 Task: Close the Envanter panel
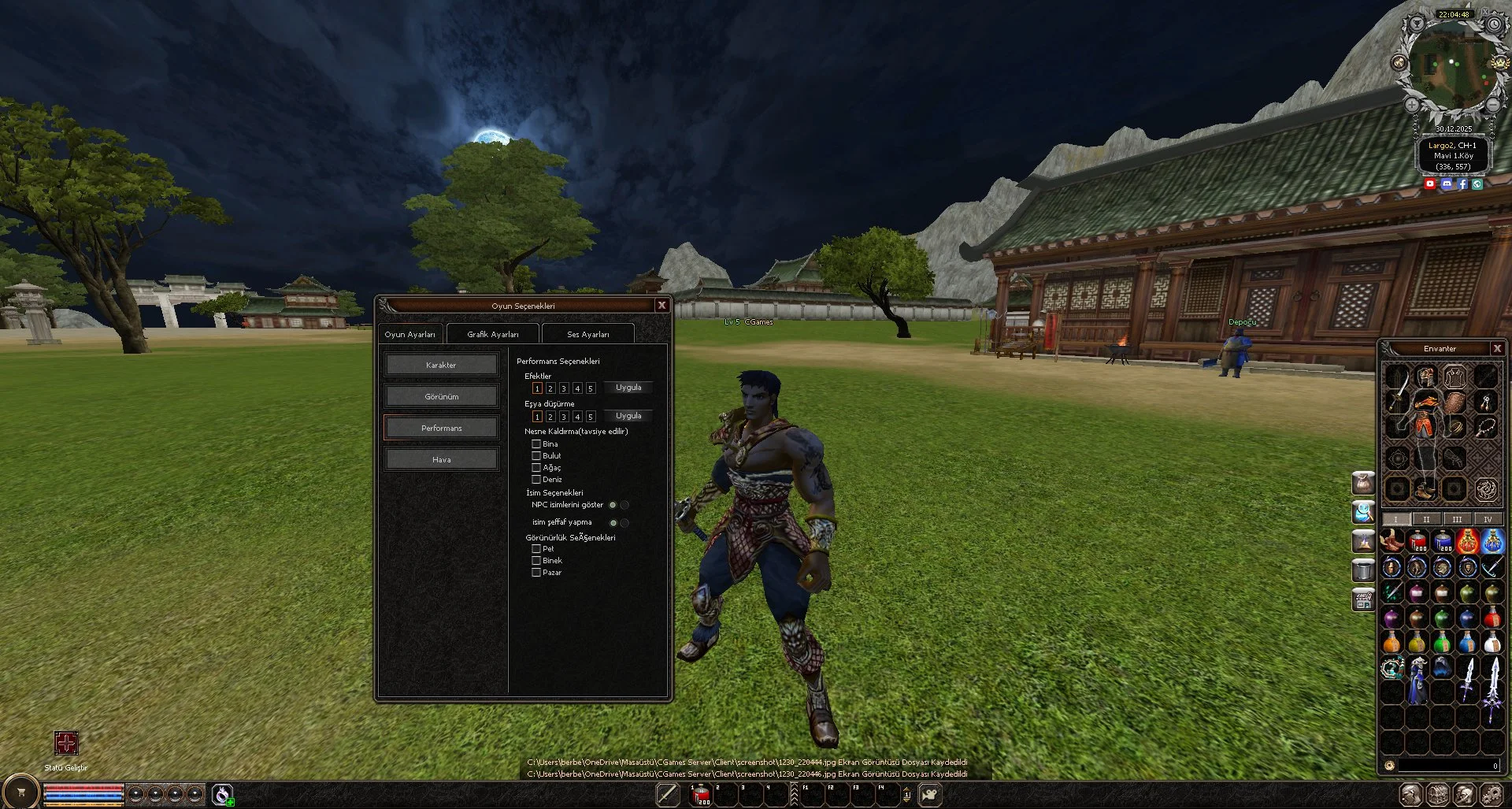[x=1497, y=348]
